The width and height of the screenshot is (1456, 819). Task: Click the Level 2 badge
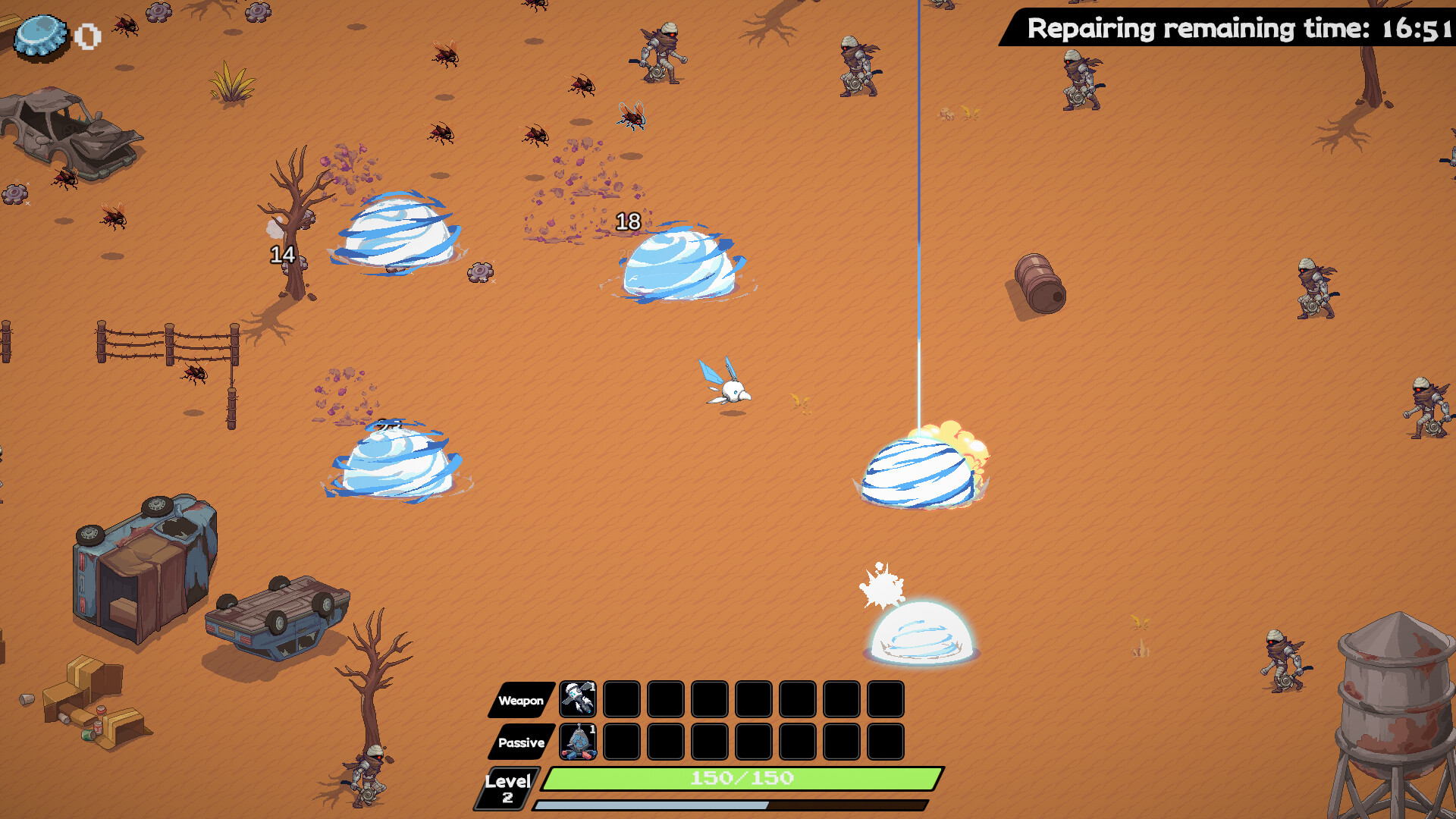click(508, 787)
